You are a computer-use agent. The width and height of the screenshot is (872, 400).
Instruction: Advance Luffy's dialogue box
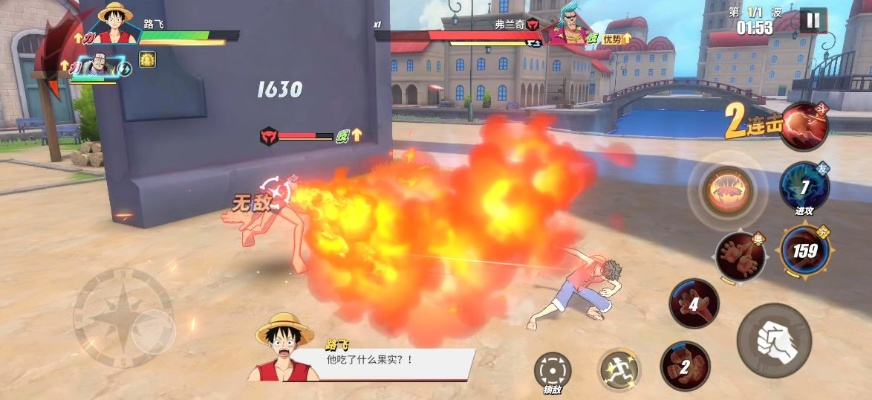(x=390, y=361)
